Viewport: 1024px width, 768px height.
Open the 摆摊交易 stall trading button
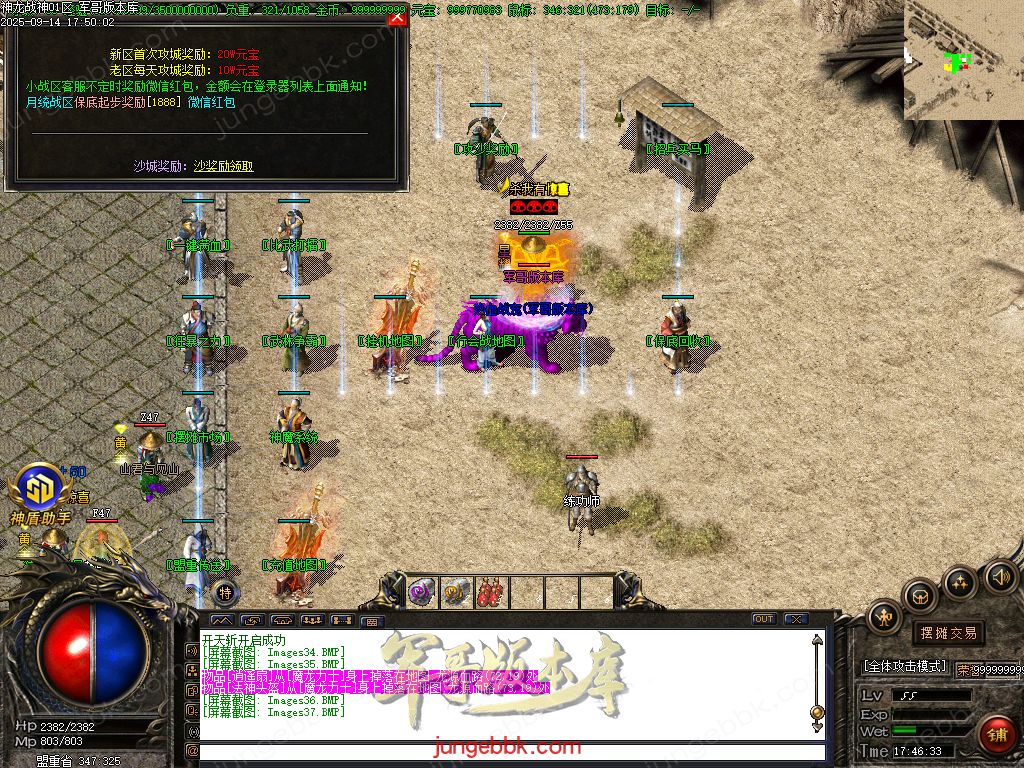pyautogui.click(x=947, y=633)
